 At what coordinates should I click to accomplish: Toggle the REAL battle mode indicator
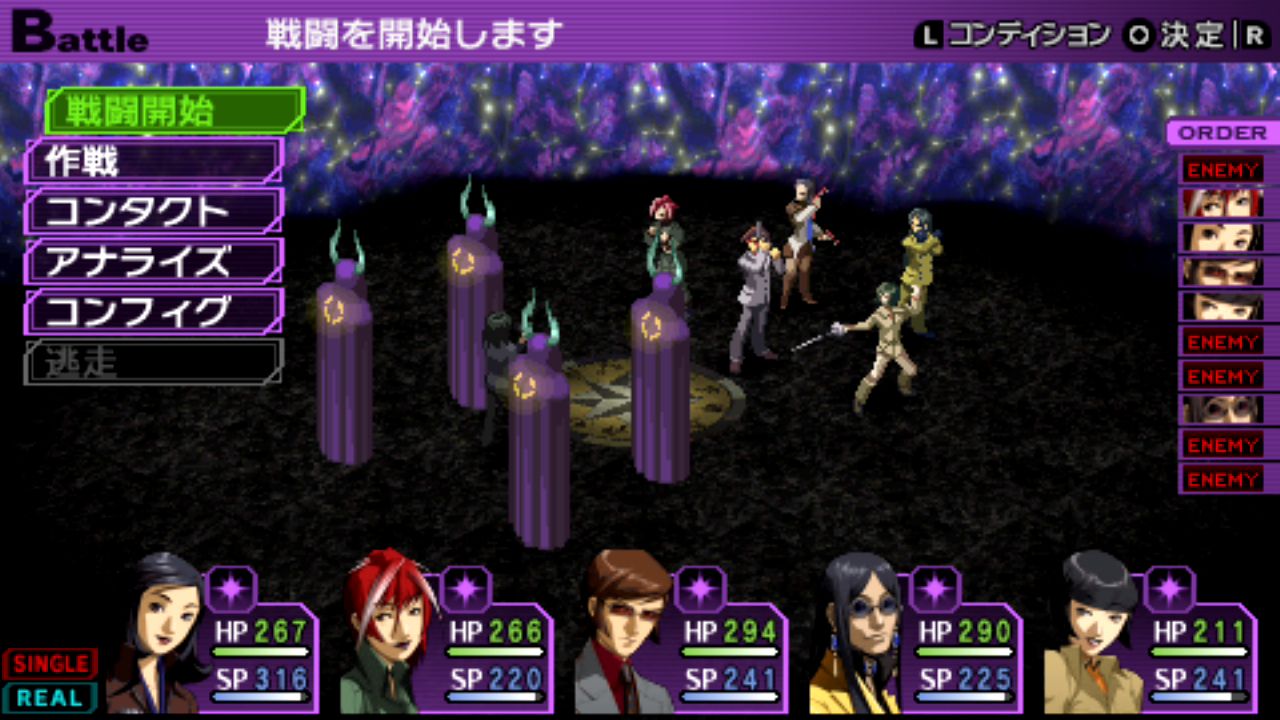50,697
